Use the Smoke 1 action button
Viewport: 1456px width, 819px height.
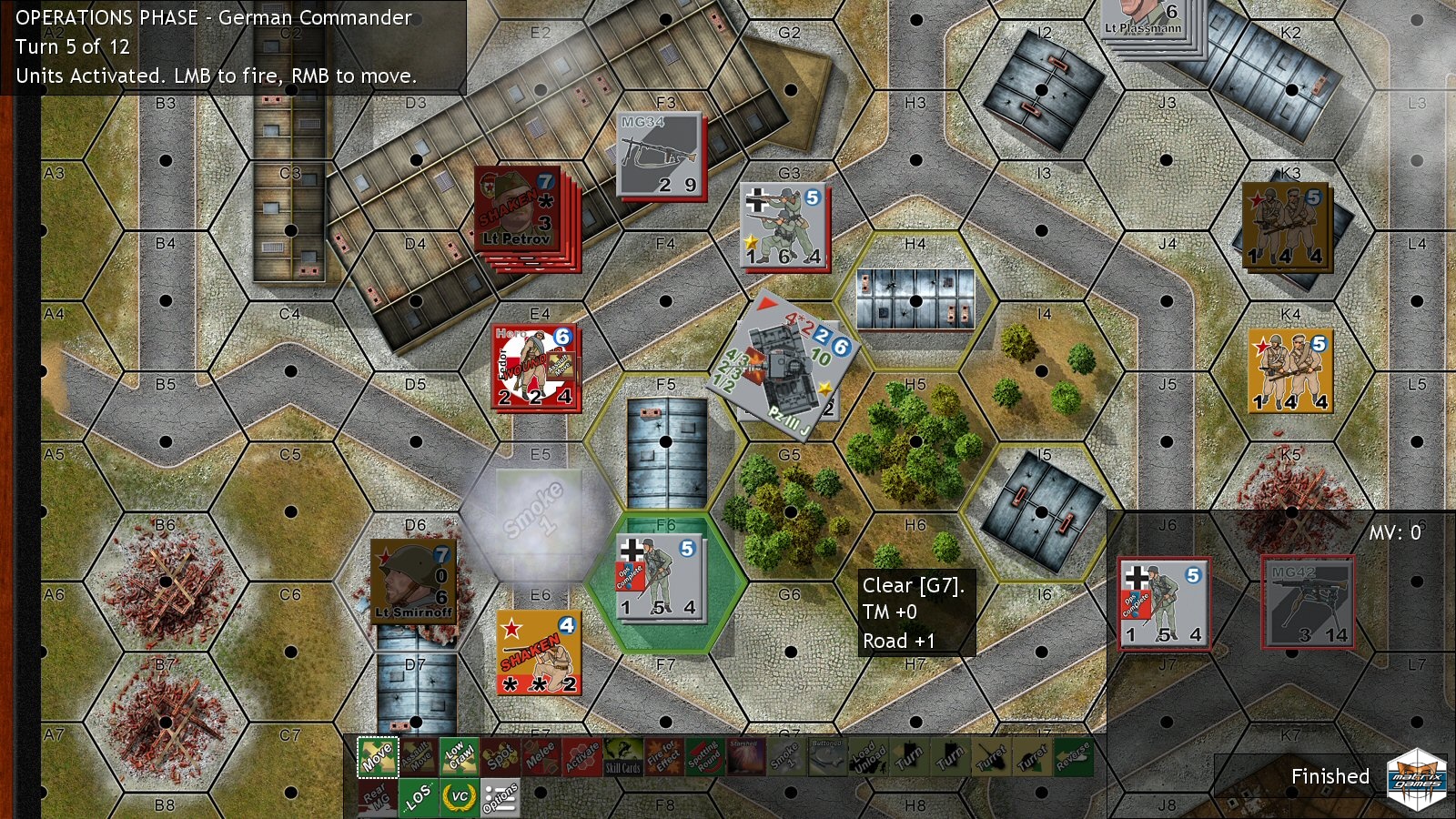coord(786,757)
